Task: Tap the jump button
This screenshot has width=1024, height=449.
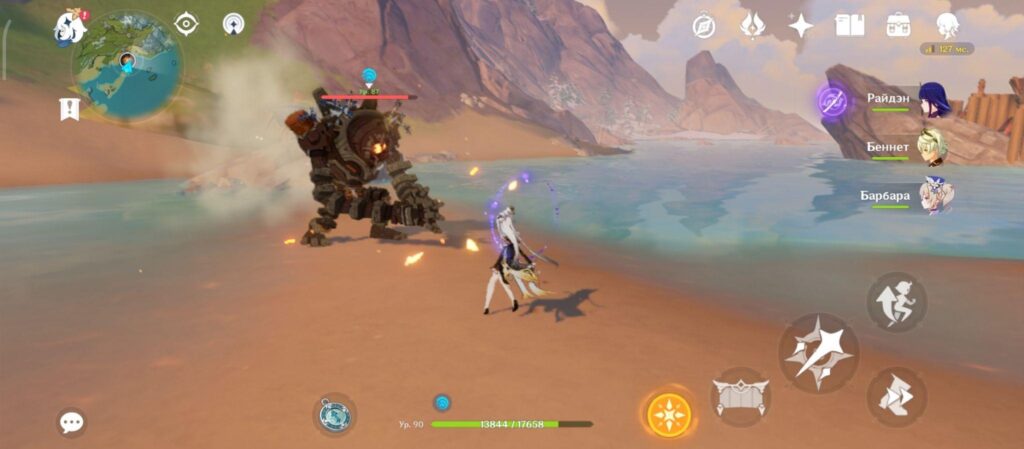Action: [x=896, y=301]
